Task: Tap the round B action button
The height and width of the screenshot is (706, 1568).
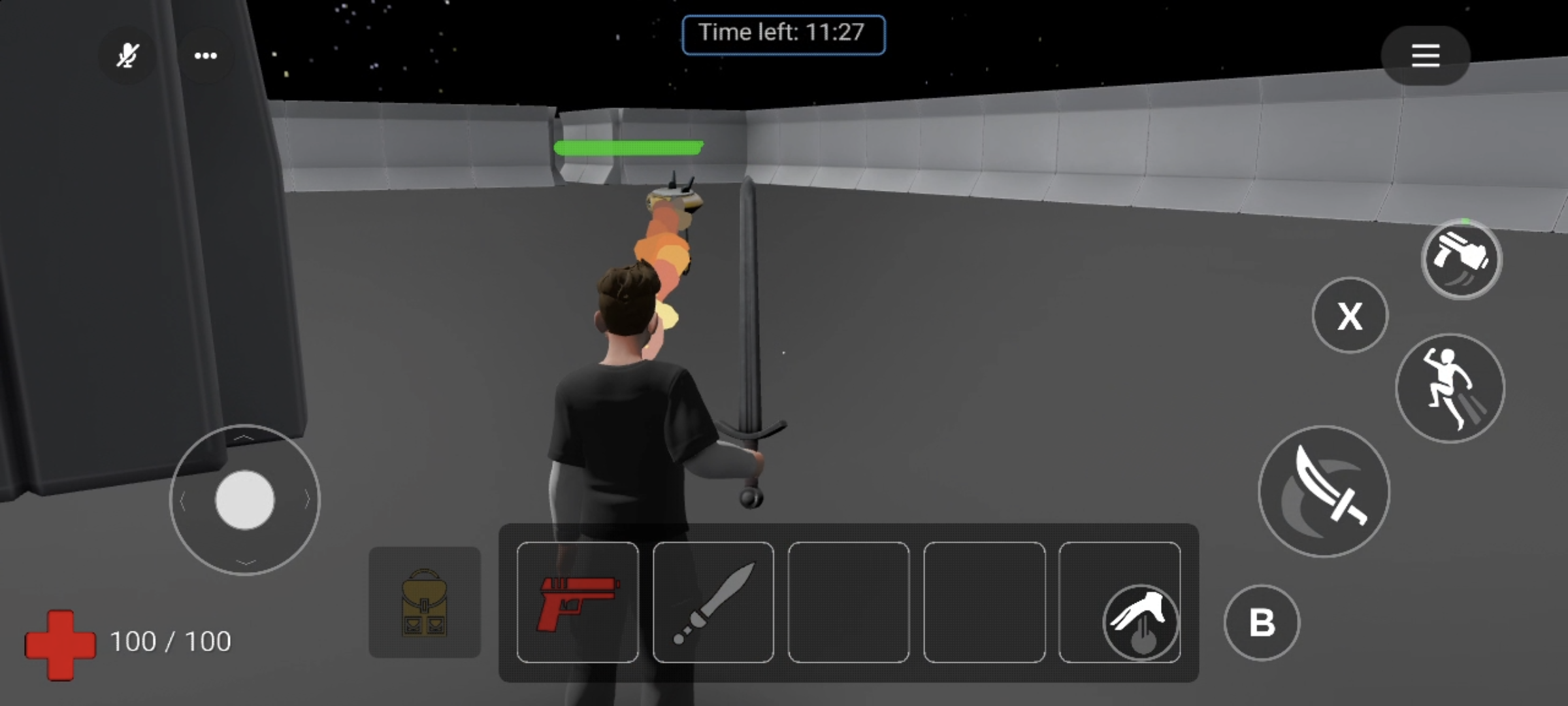Action: click(x=1262, y=622)
